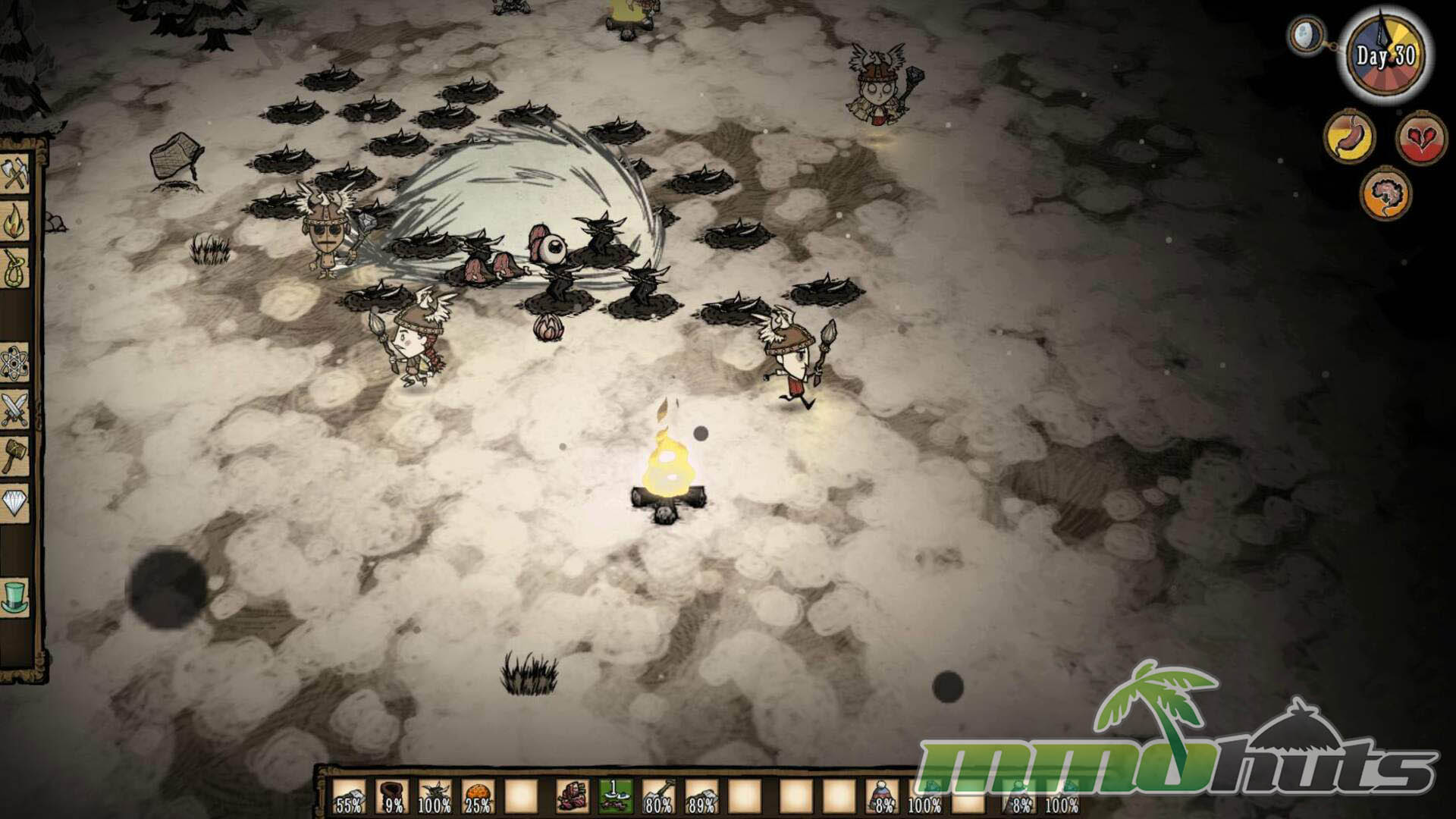Image resolution: width=1456 pixels, height=819 pixels.
Task: Select the spiky item at 100% in inventory
Action: coord(435,798)
